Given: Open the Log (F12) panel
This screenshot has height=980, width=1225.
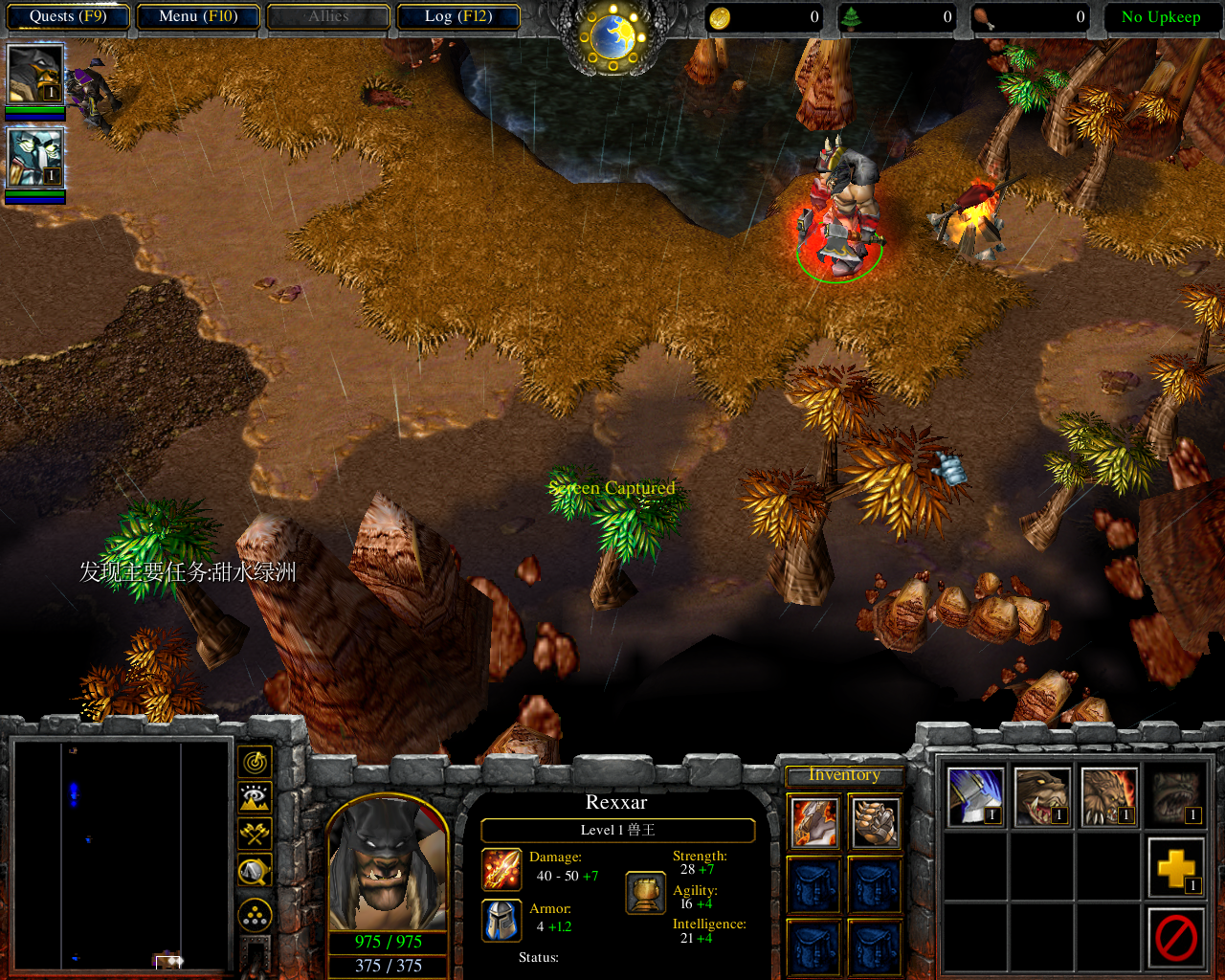Looking at the screenshot, I should pos(458,16).
